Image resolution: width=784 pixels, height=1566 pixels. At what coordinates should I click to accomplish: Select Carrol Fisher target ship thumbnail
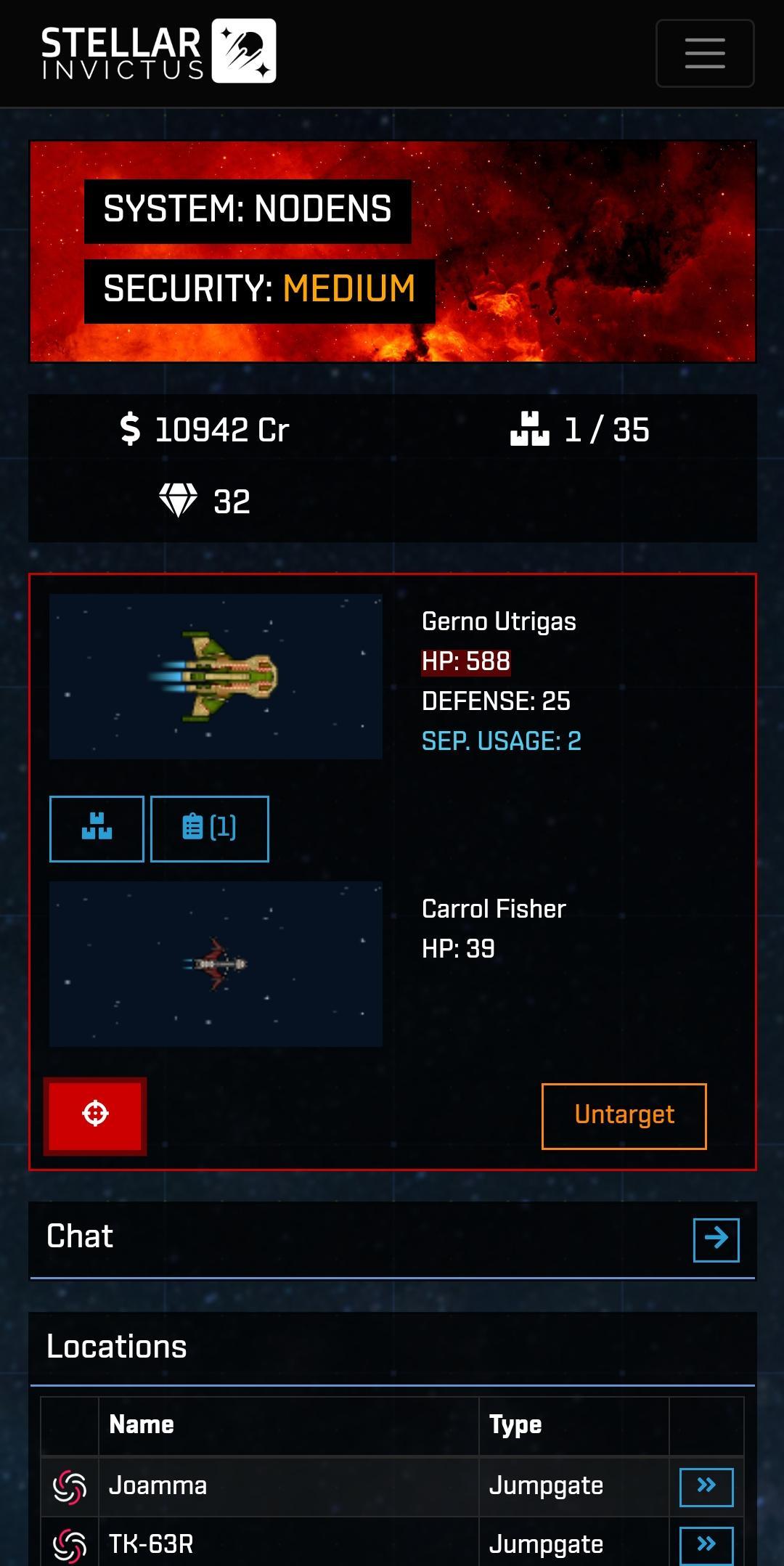click(216, 963)
